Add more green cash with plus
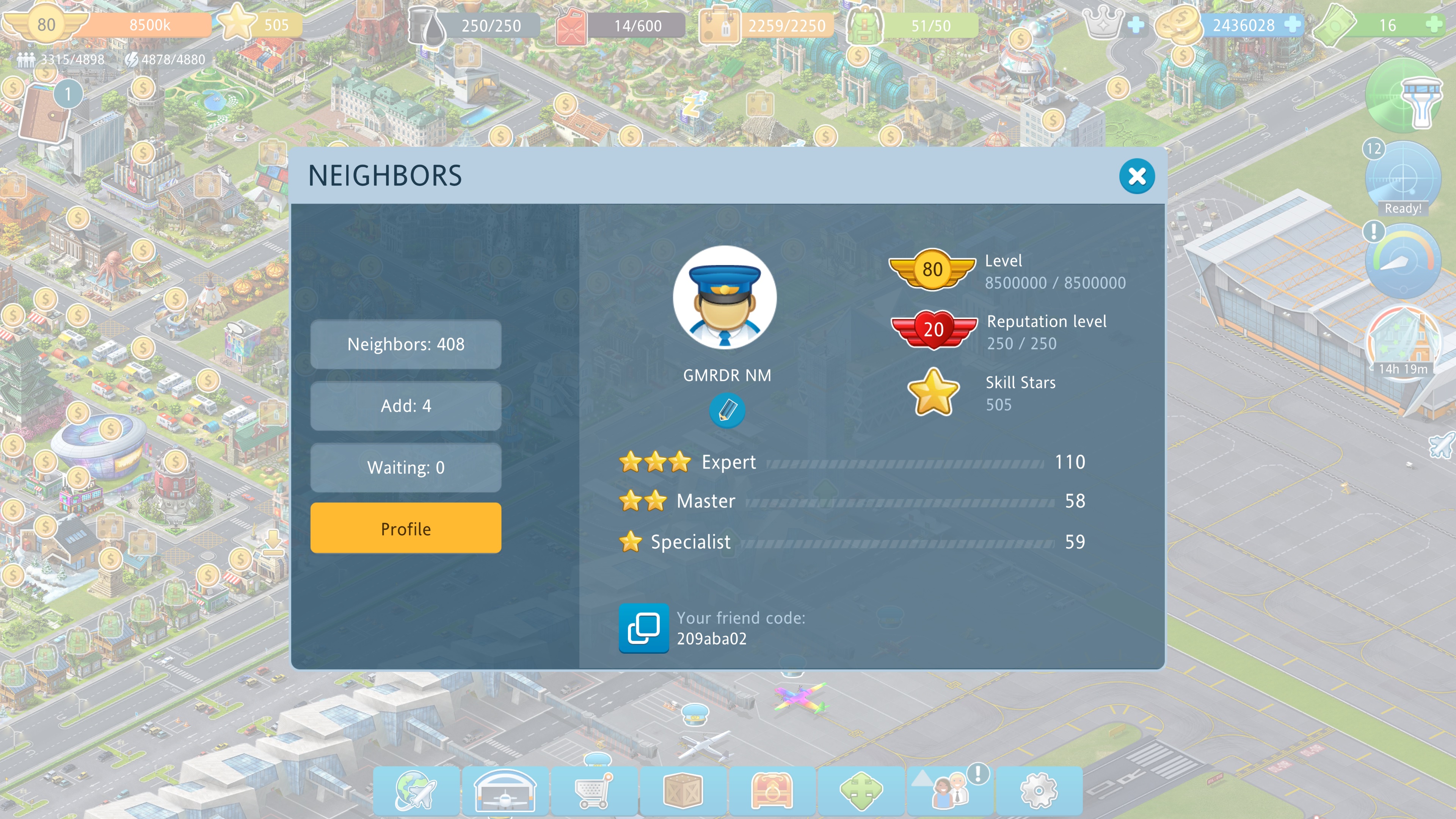Viewport: 1456px width, 819px height. [x=1433, y=25]
